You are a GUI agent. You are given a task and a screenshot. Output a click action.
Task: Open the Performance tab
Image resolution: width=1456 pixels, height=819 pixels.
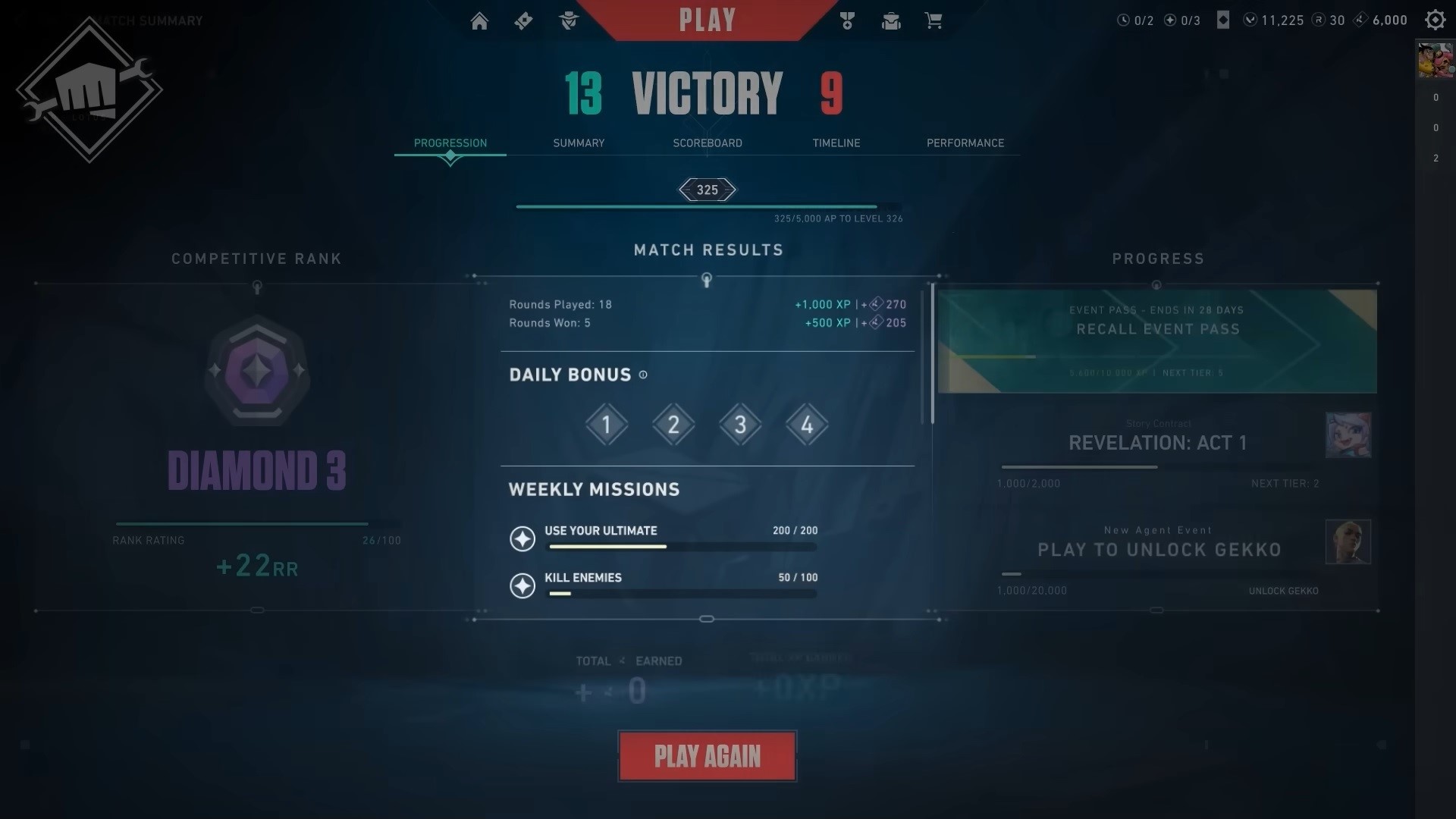[965, 143]
